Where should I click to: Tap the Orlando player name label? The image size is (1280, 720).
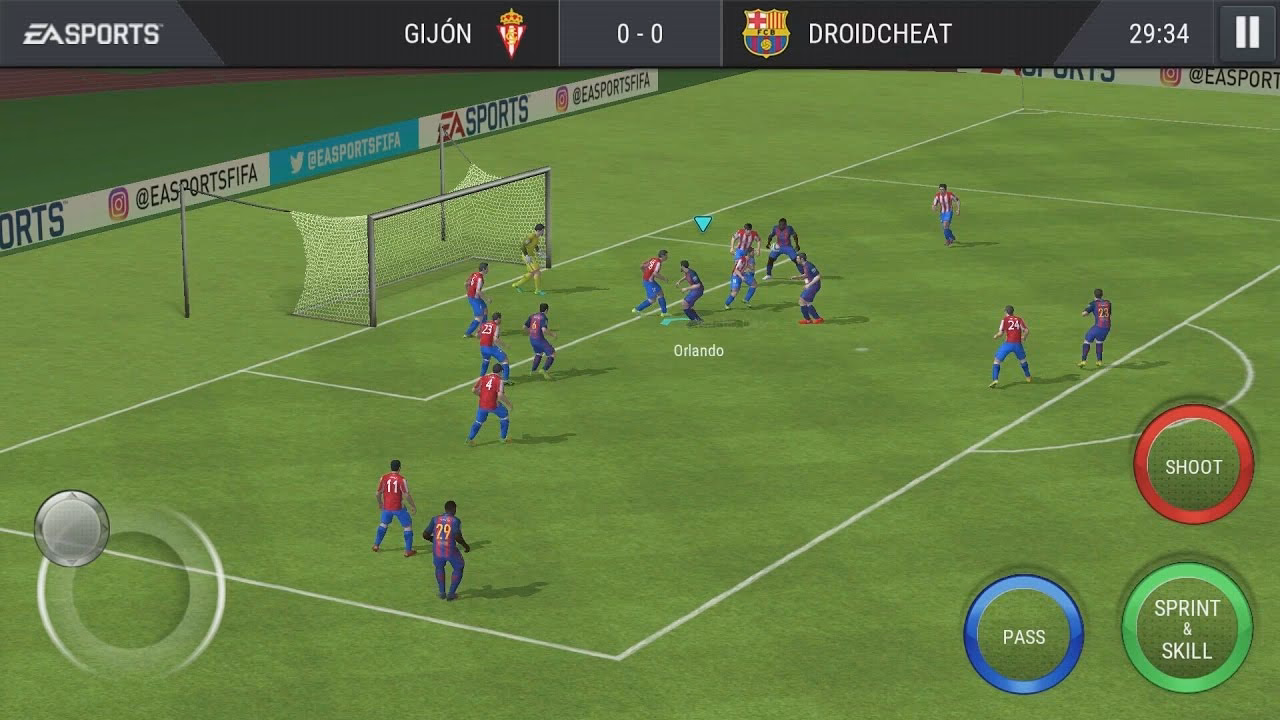click(700, 351)
